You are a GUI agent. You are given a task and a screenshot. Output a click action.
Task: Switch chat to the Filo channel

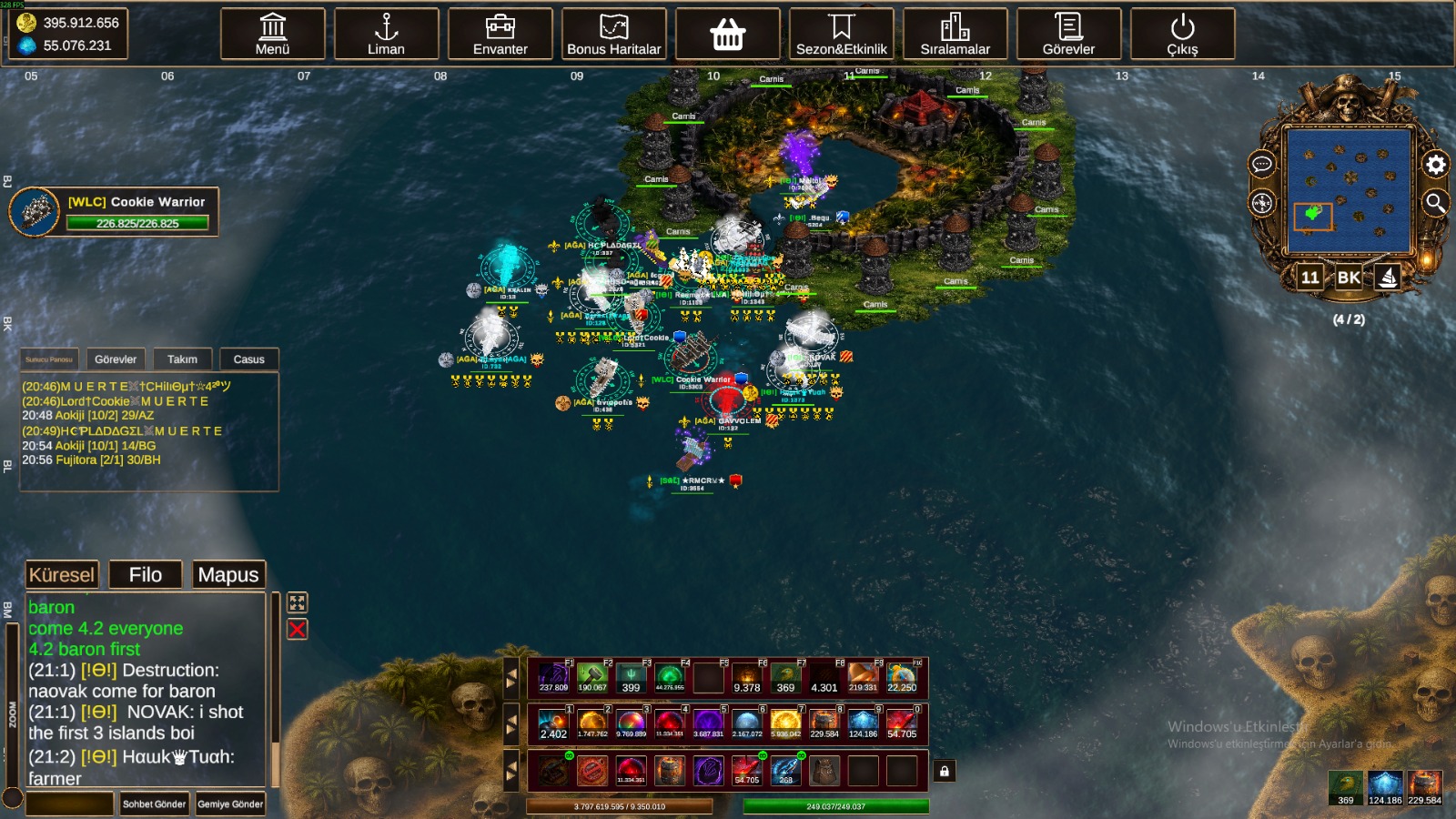click(x=146, y=575)
